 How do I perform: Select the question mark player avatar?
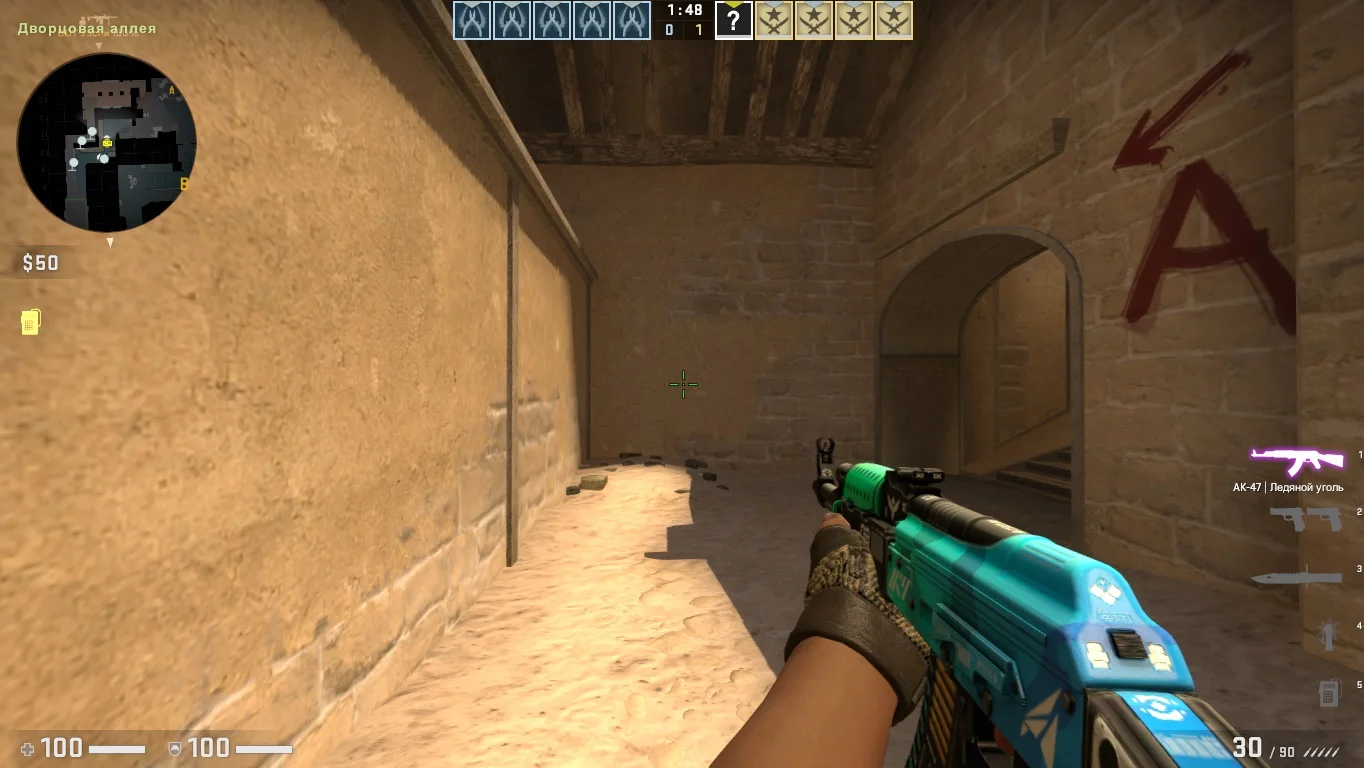tap(734, 21)
